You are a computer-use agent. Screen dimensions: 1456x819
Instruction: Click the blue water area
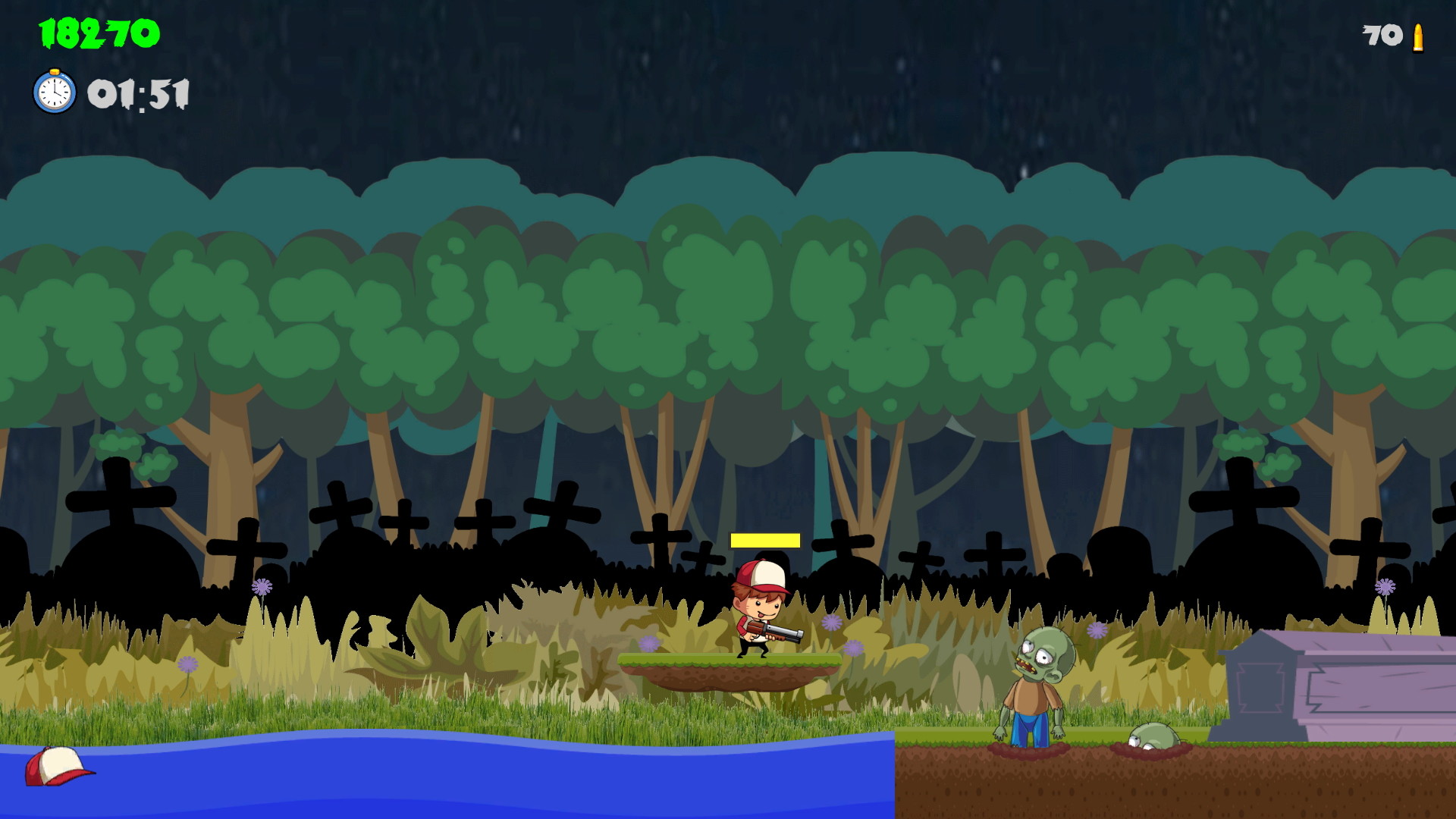pos(379,781)
